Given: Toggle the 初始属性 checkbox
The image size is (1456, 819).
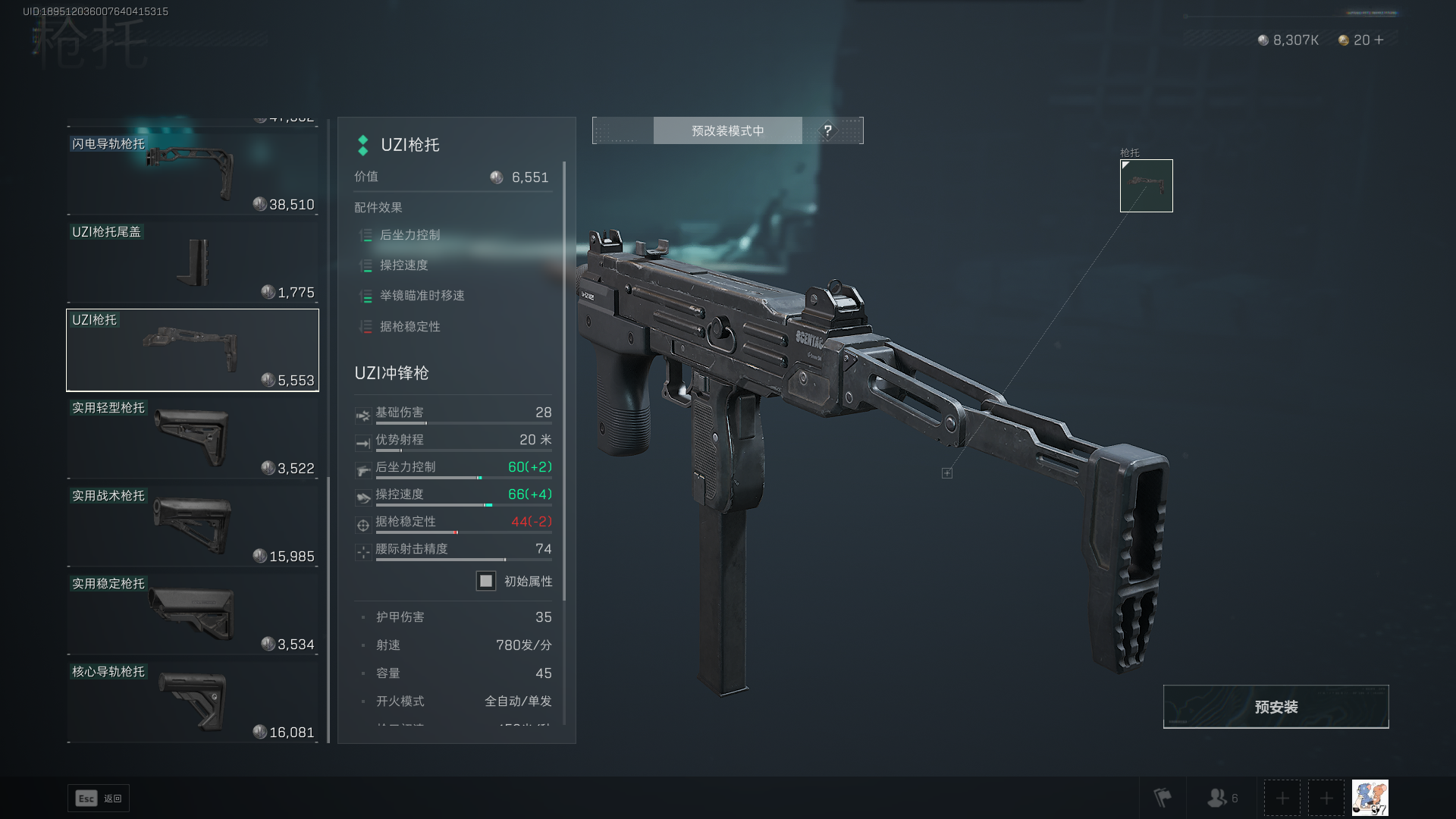Looking at the screenshot, I should (486, 581).
